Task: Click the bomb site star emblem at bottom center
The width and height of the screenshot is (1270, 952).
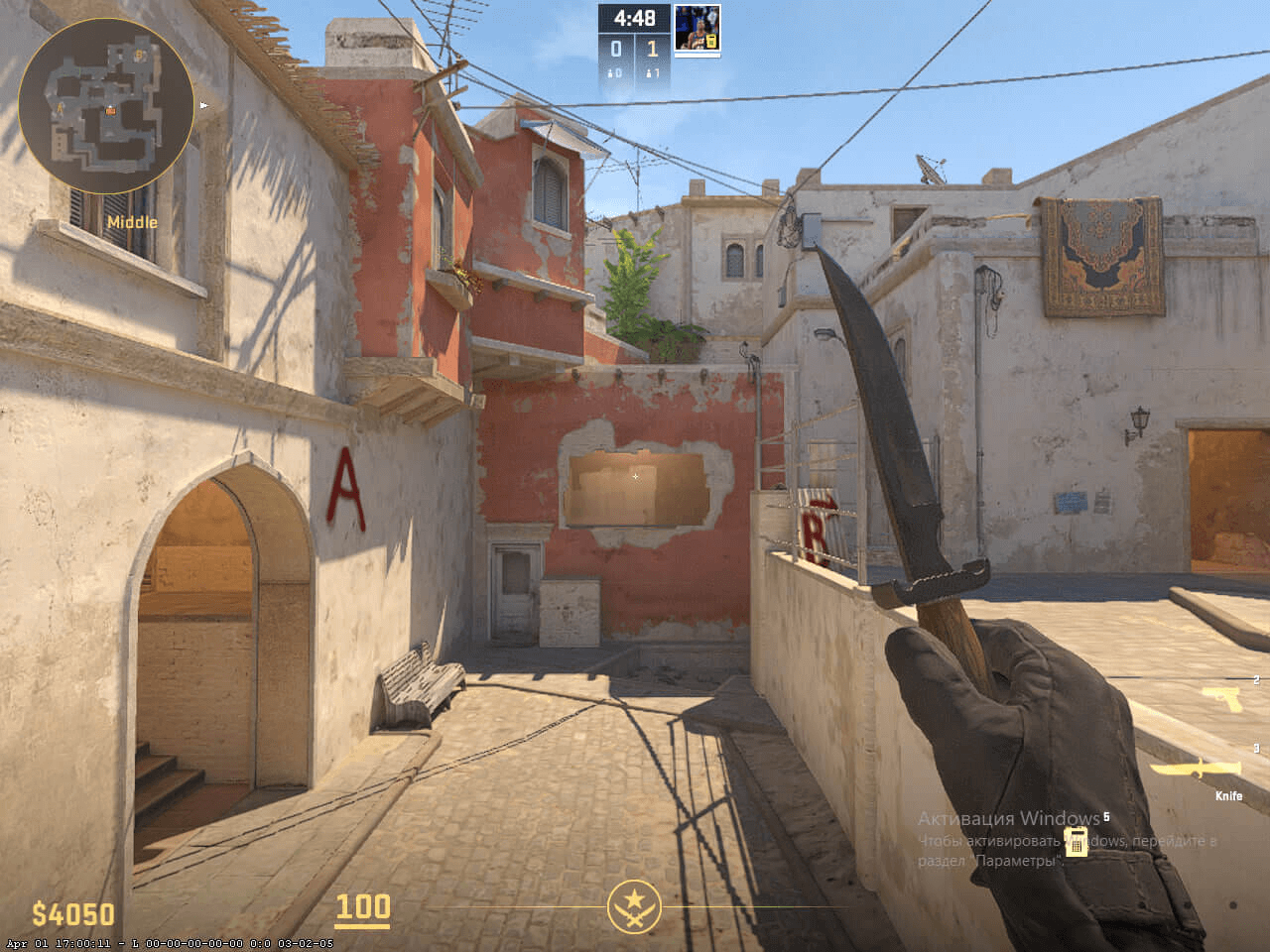Action: (x=635, y=907)
